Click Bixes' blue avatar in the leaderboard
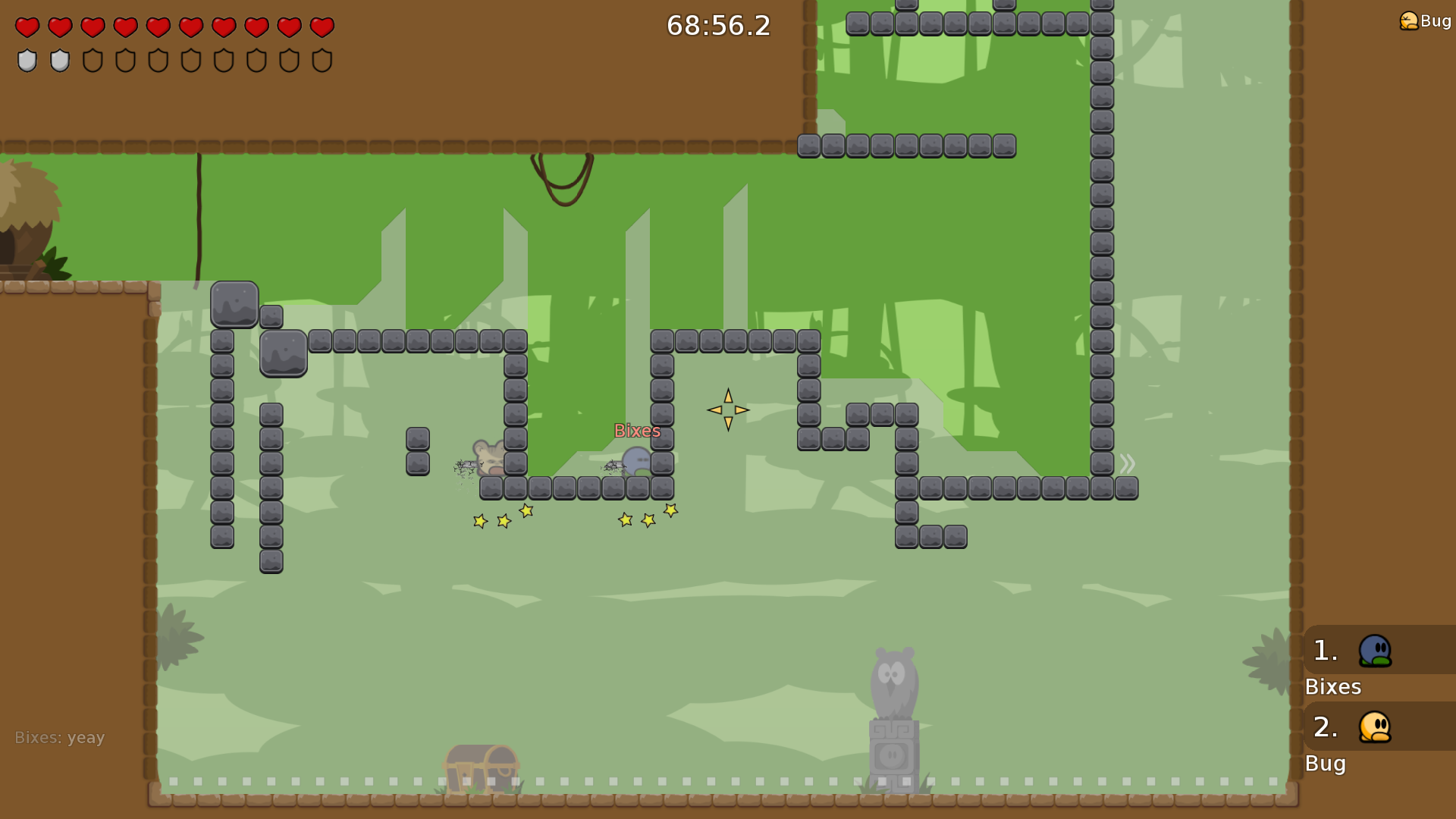The width and height of the screenshot is (1456, 819). click(1374, 651)
